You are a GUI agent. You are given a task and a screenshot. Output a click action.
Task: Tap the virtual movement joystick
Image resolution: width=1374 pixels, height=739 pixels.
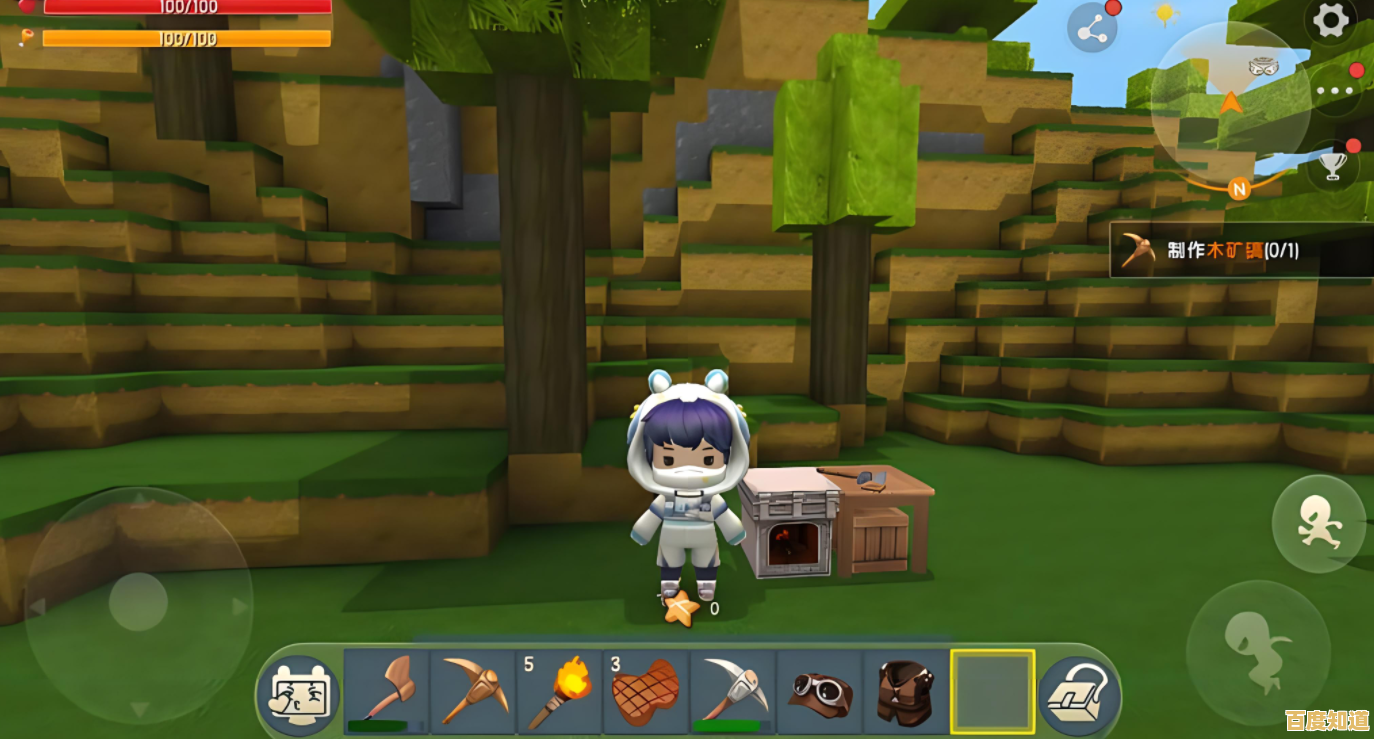click(138, 604)
